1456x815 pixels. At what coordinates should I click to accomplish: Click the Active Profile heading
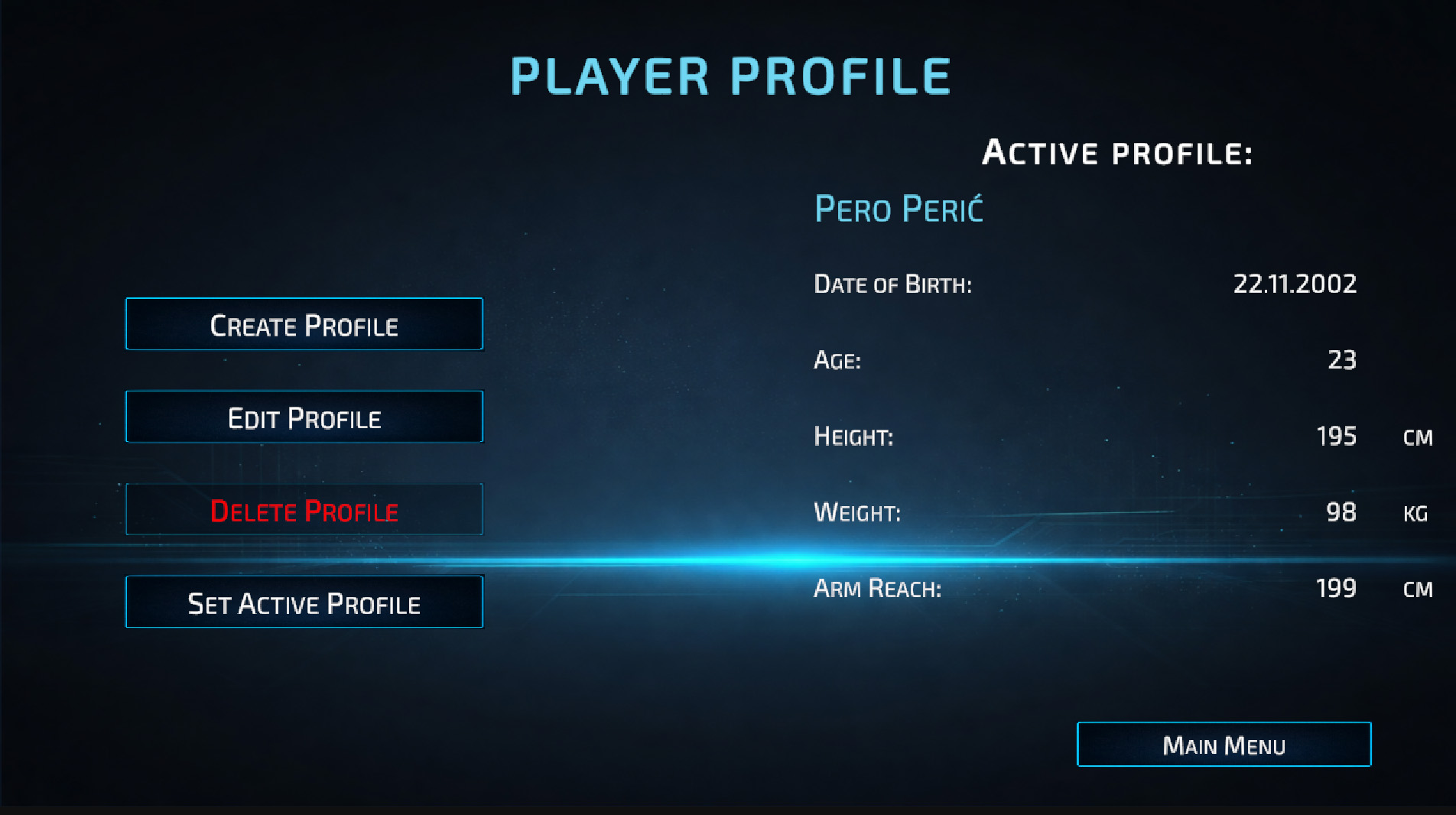[x=1116, y=151]
